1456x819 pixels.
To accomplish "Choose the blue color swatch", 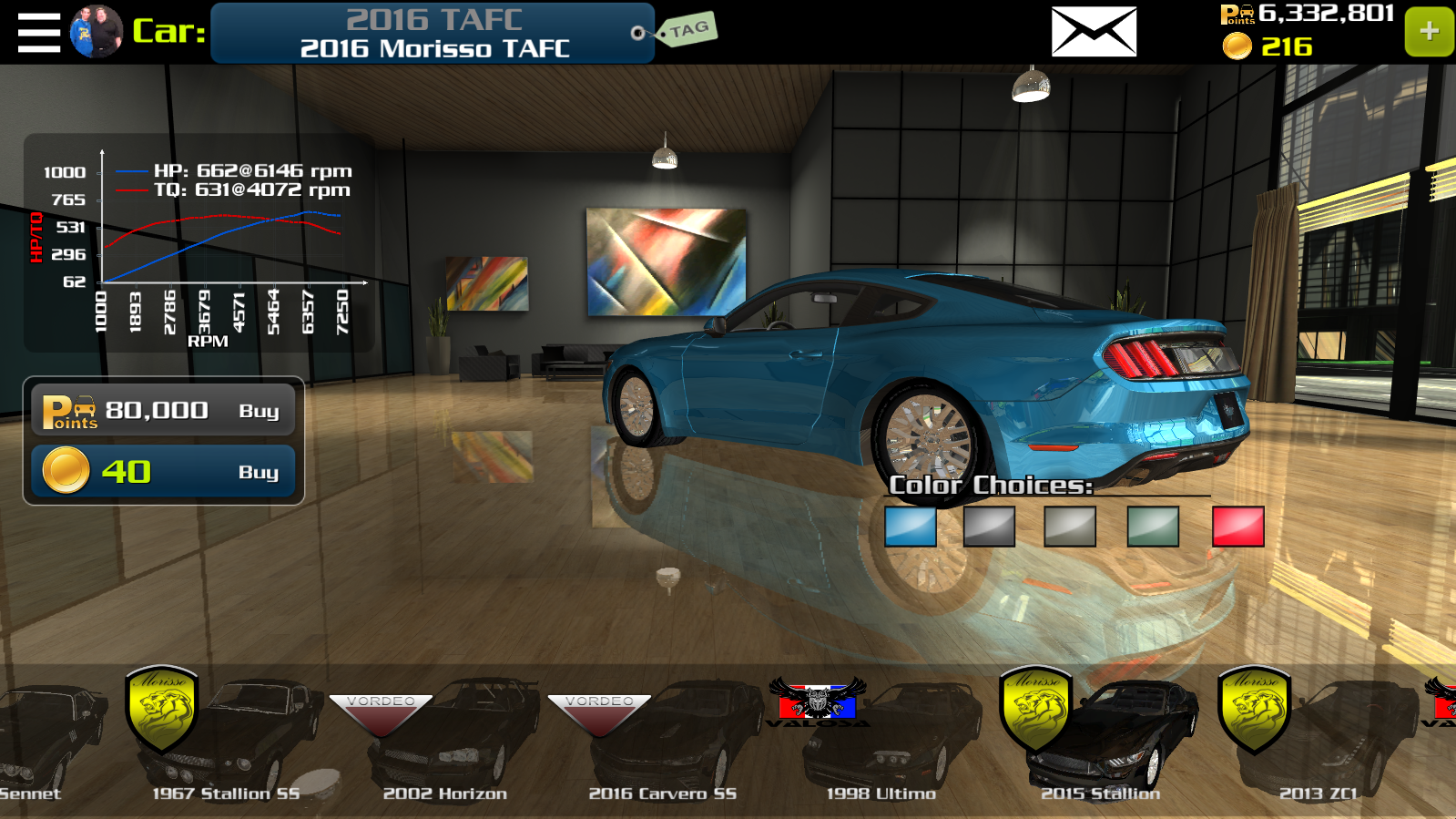I will (x=911, y=527).
